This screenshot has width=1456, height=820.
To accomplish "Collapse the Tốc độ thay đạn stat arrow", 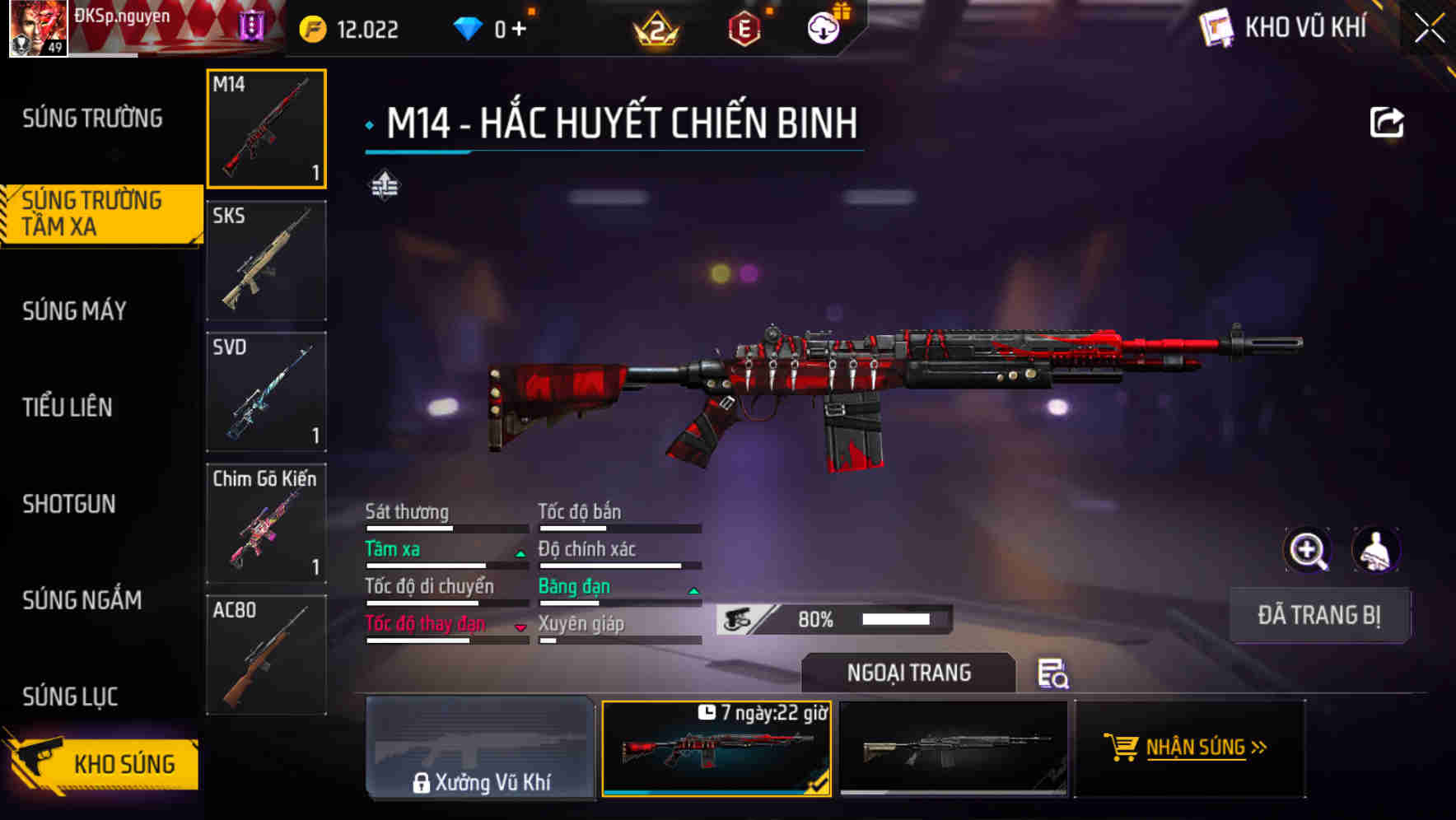I will point(520,627).
